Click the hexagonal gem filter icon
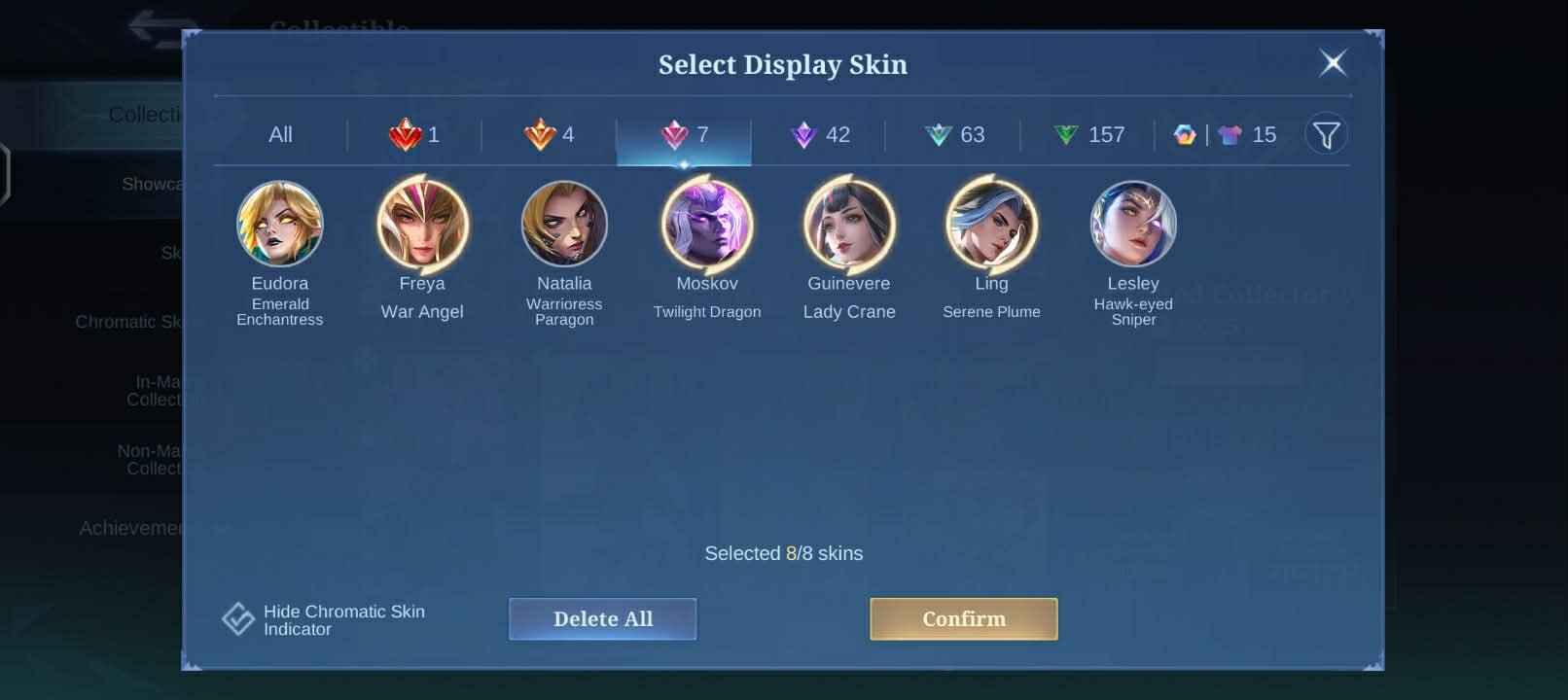The image size is (1568, 700). (x=1183, y=135)
